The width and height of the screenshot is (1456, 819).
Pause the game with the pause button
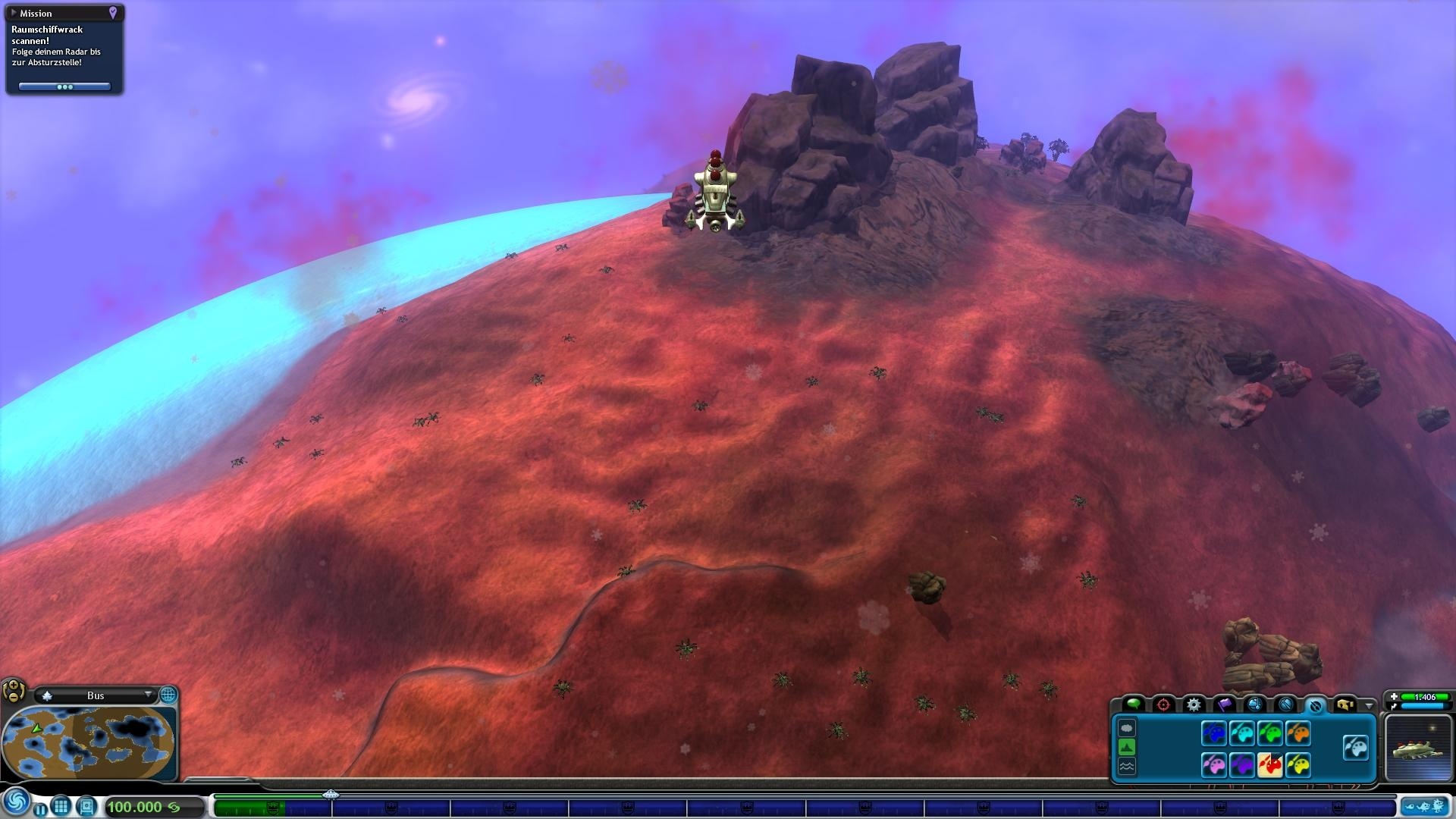[42, 808]
